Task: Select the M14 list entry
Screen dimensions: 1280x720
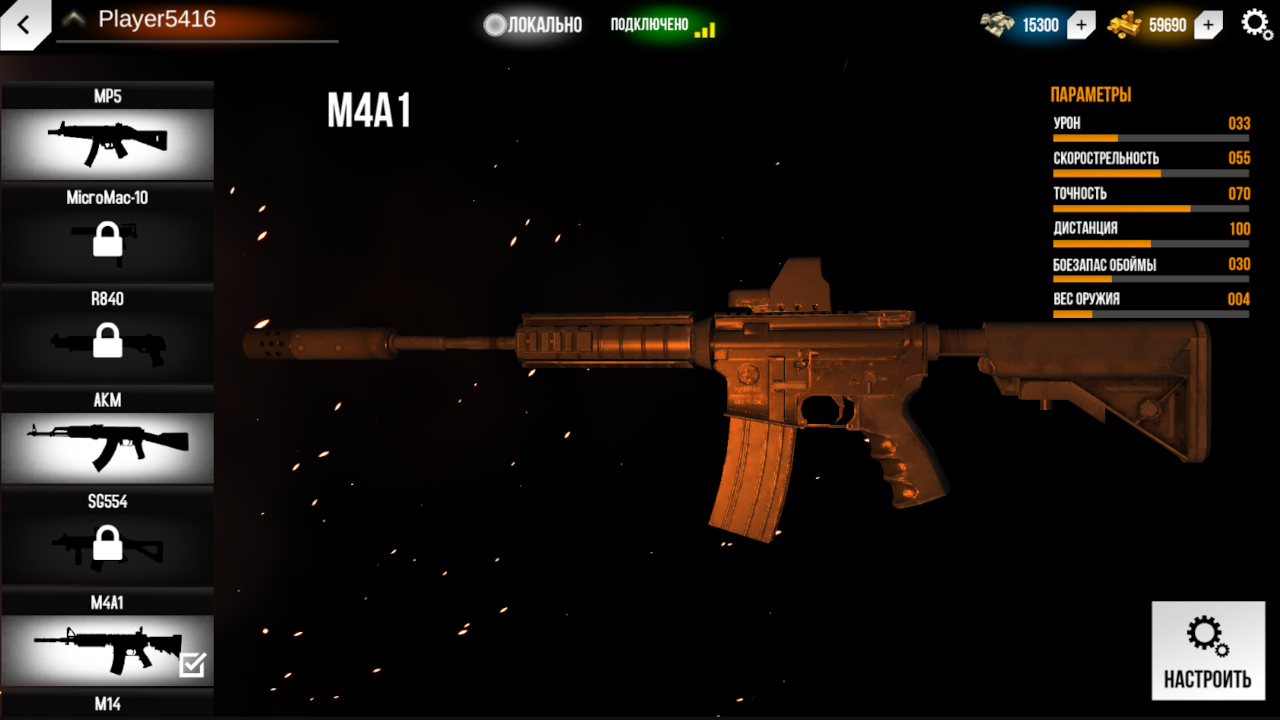Action: tap(107, 705)
